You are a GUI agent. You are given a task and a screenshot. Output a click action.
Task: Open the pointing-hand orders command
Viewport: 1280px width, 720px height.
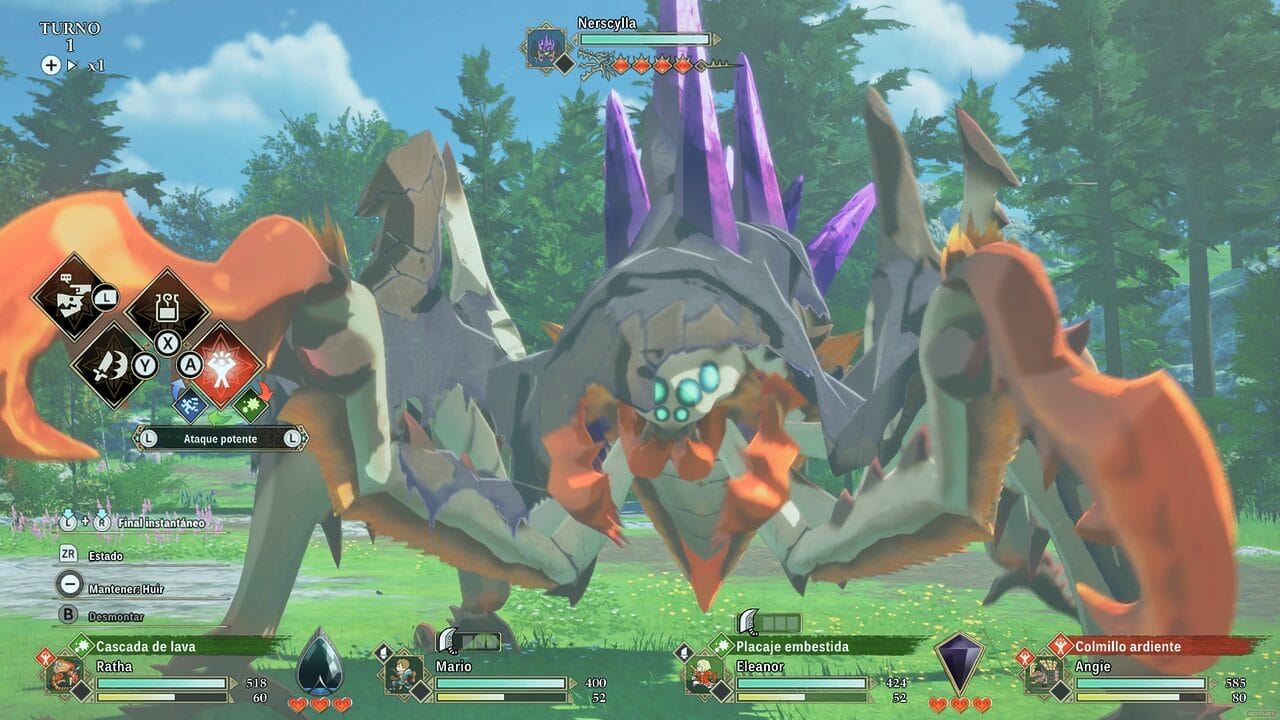coord(70,295)
